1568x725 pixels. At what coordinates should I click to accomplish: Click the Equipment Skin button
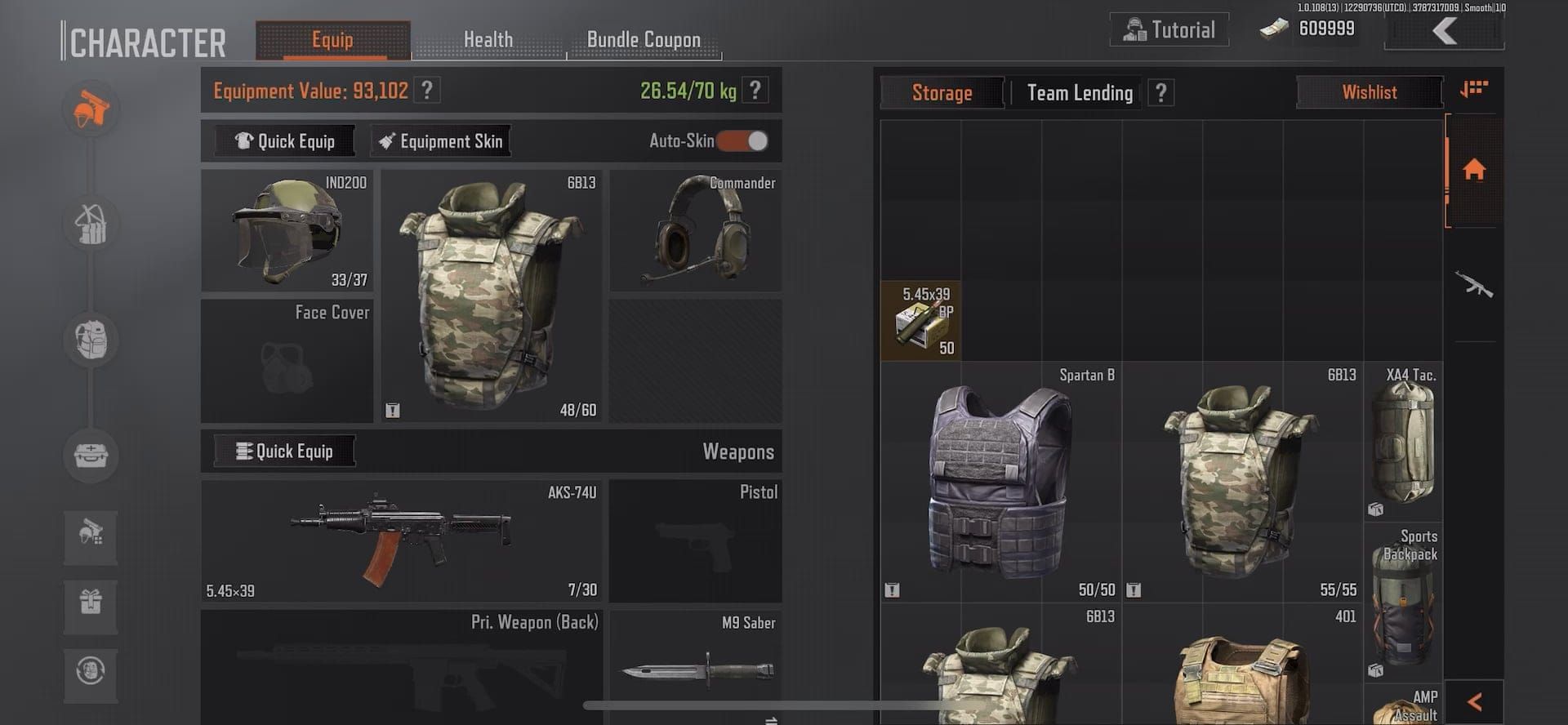[441, 140]
